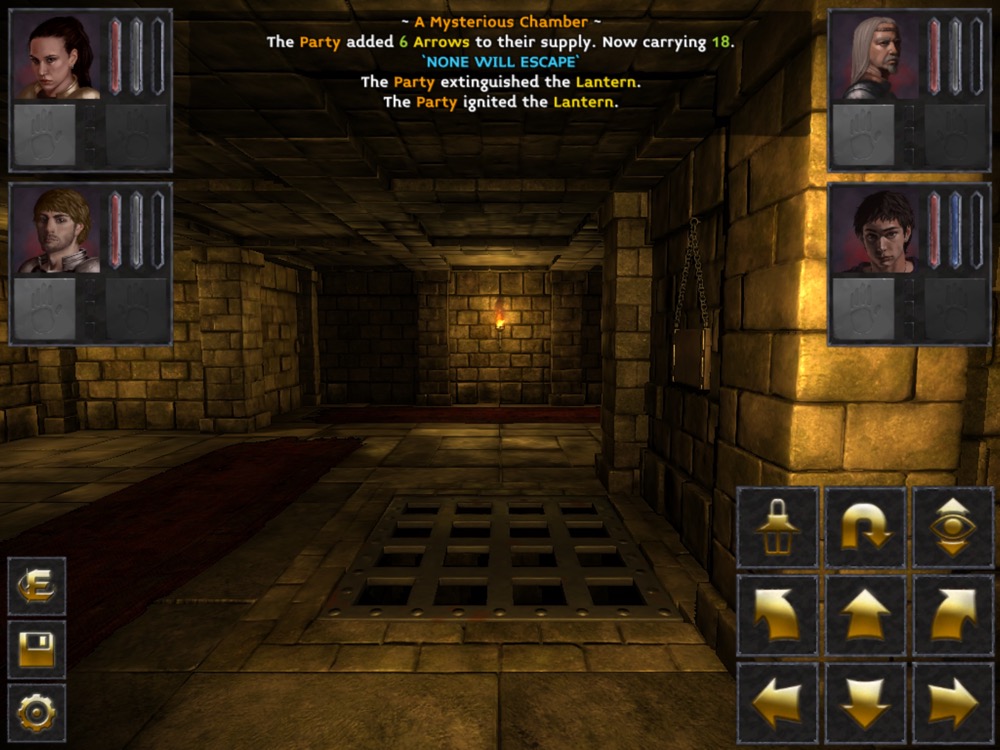1000x750 pixels.
Task: Toggle the lantern button
Action: pos(777,527)
